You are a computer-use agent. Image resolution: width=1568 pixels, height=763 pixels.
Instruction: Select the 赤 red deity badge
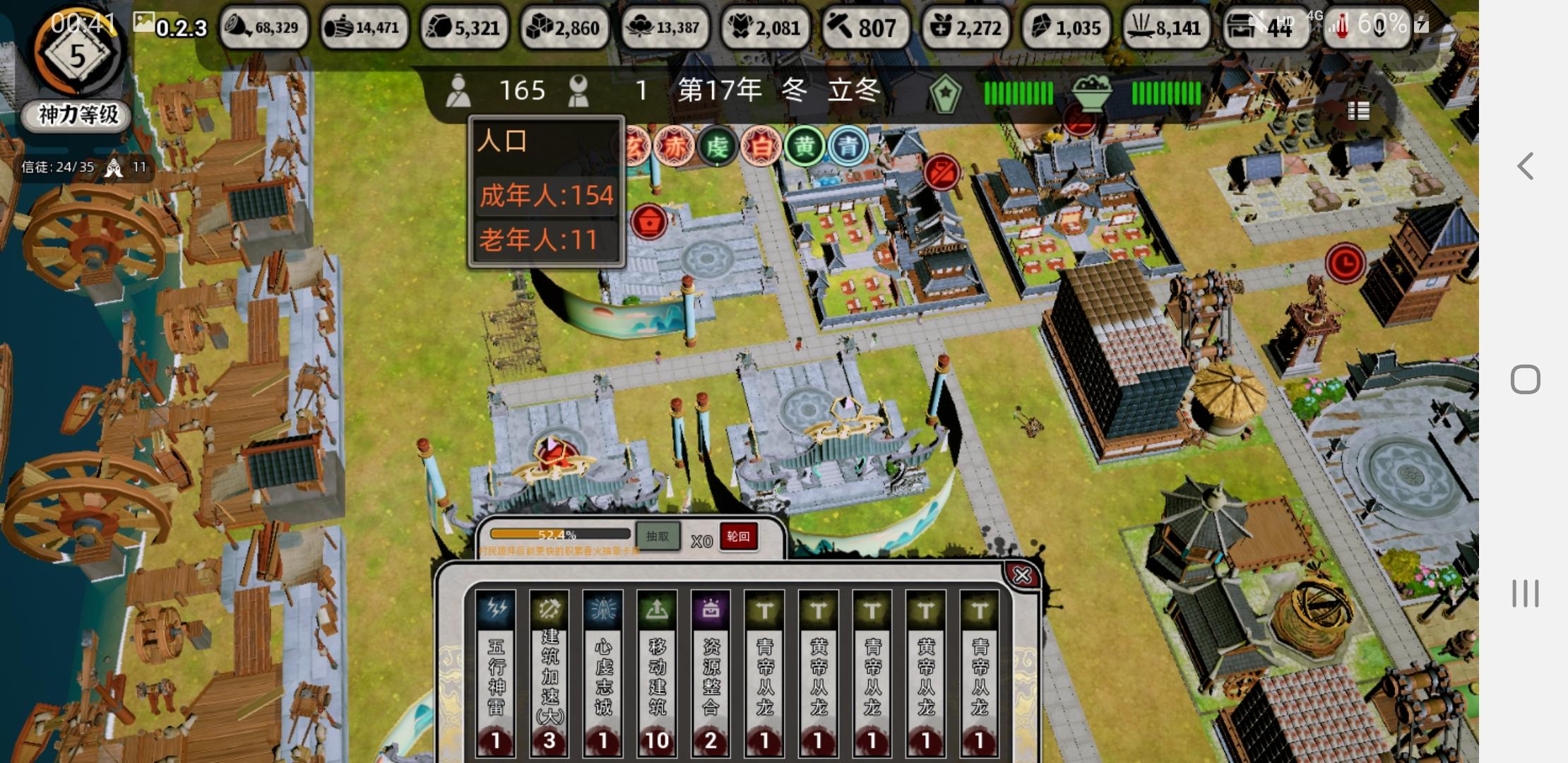pos(674,147)
